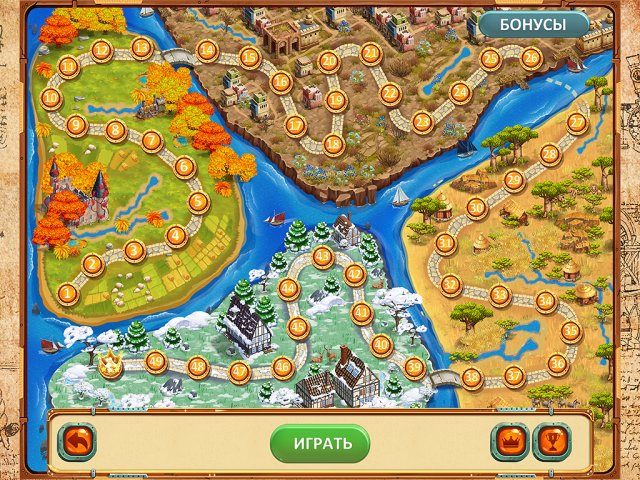Go back with the arrow button
The width and height of the screenshot is (640, 480).
tap(76, 441)
